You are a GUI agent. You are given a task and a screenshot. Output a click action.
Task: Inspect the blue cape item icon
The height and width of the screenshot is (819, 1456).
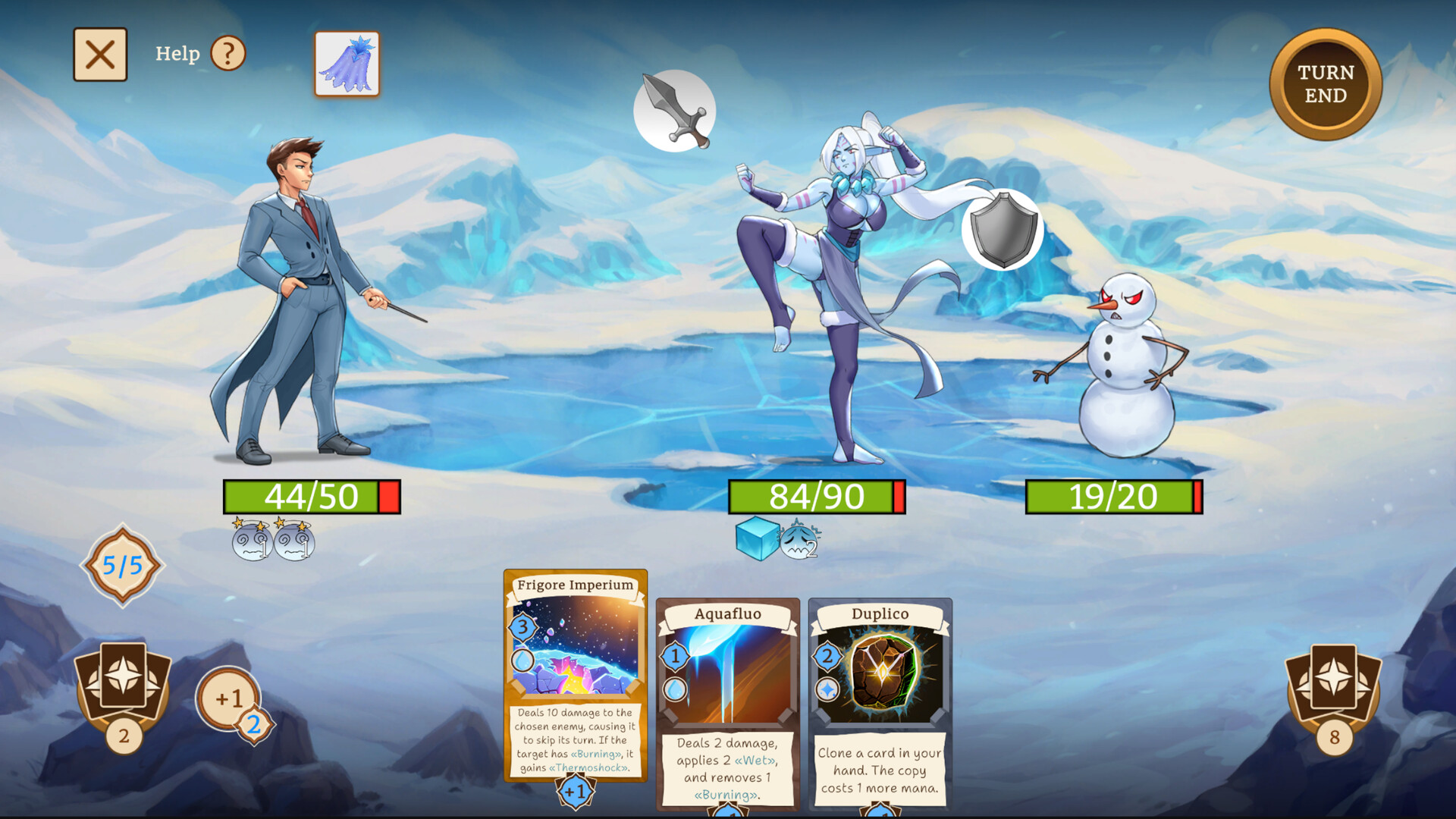346,62
